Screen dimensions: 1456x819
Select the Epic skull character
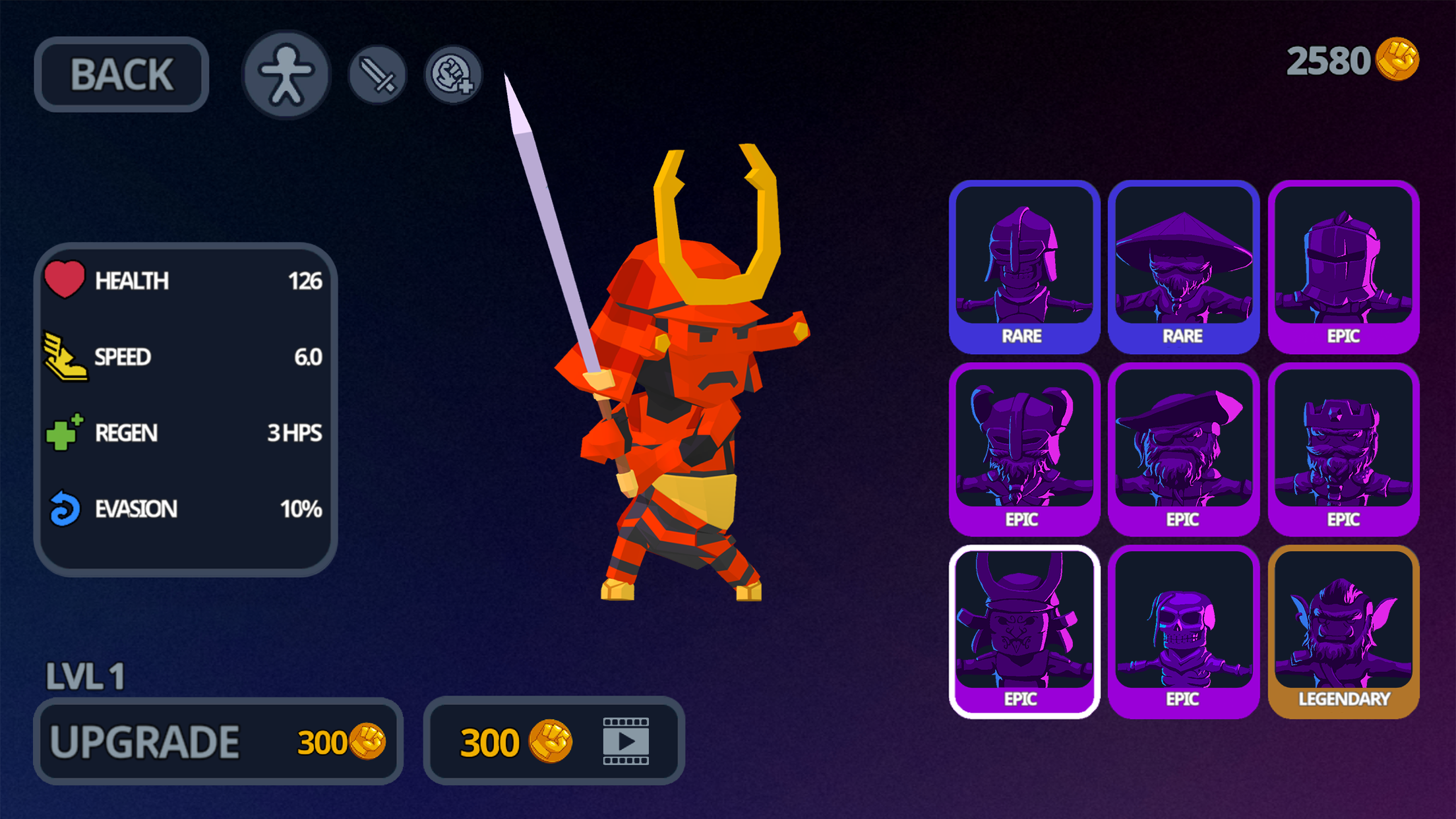pos(1184,630)
